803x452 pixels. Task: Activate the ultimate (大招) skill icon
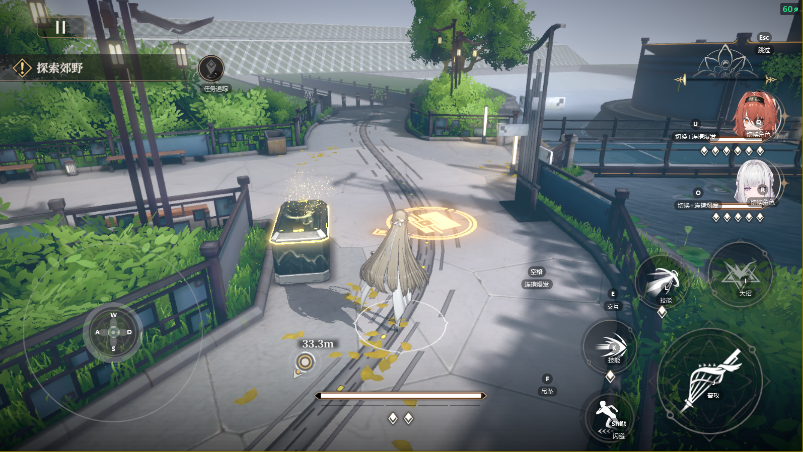(740, 272)
